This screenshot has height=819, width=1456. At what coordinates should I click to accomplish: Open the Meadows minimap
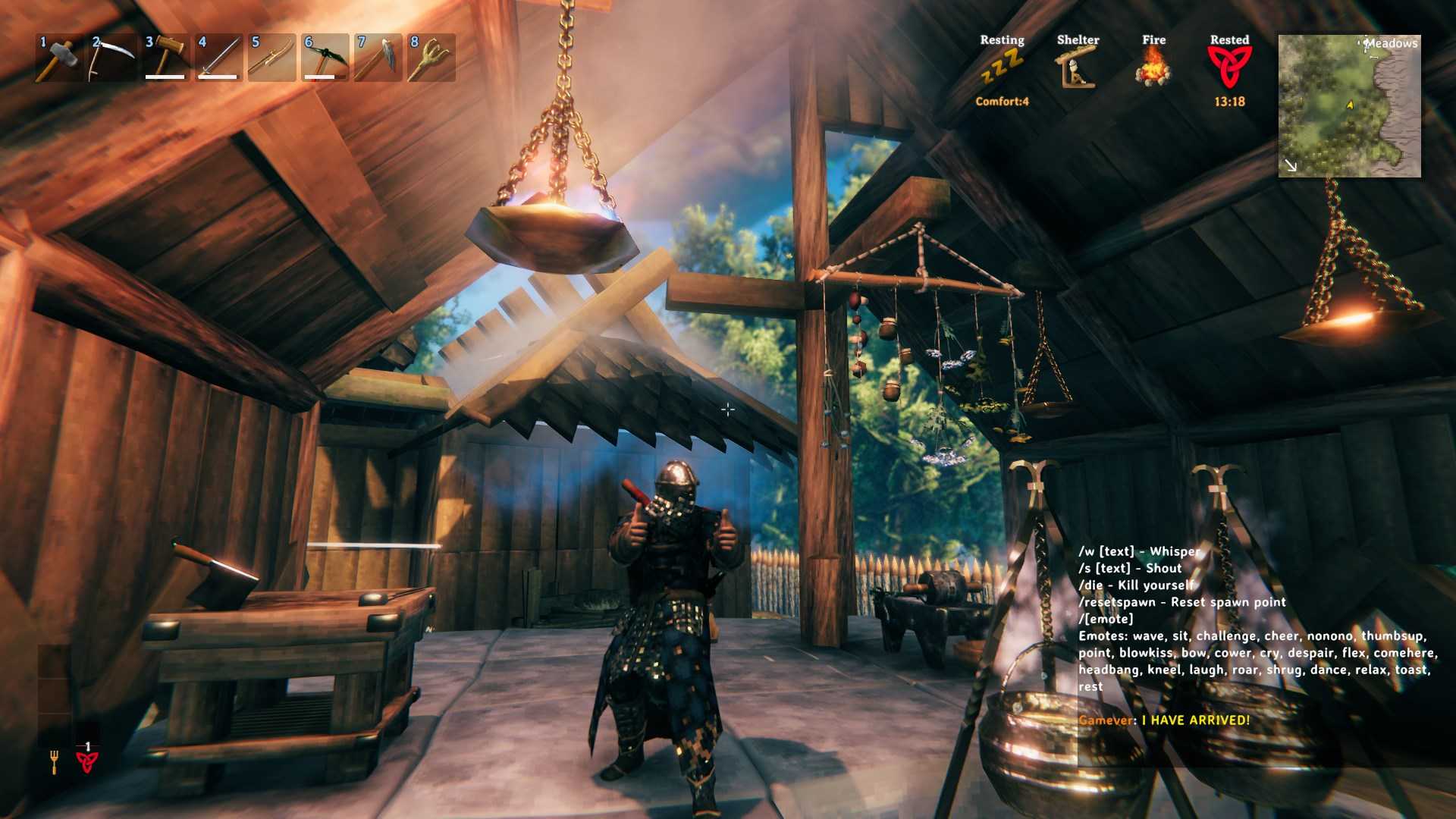pyautogui.click(x=1349, y=106)
